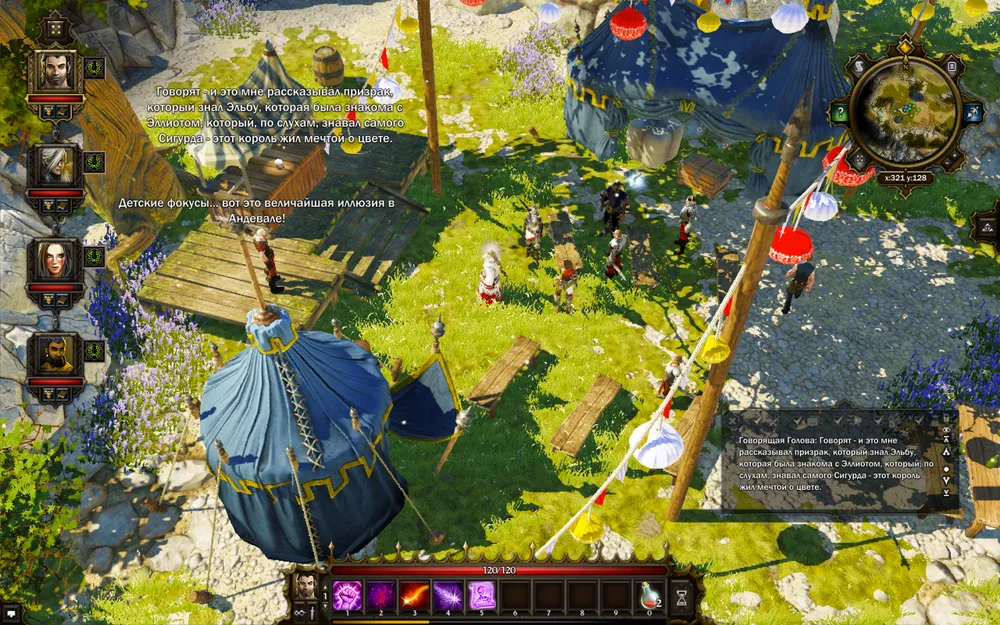Open the chat bubble icon in bottom corner

[11, 612]
